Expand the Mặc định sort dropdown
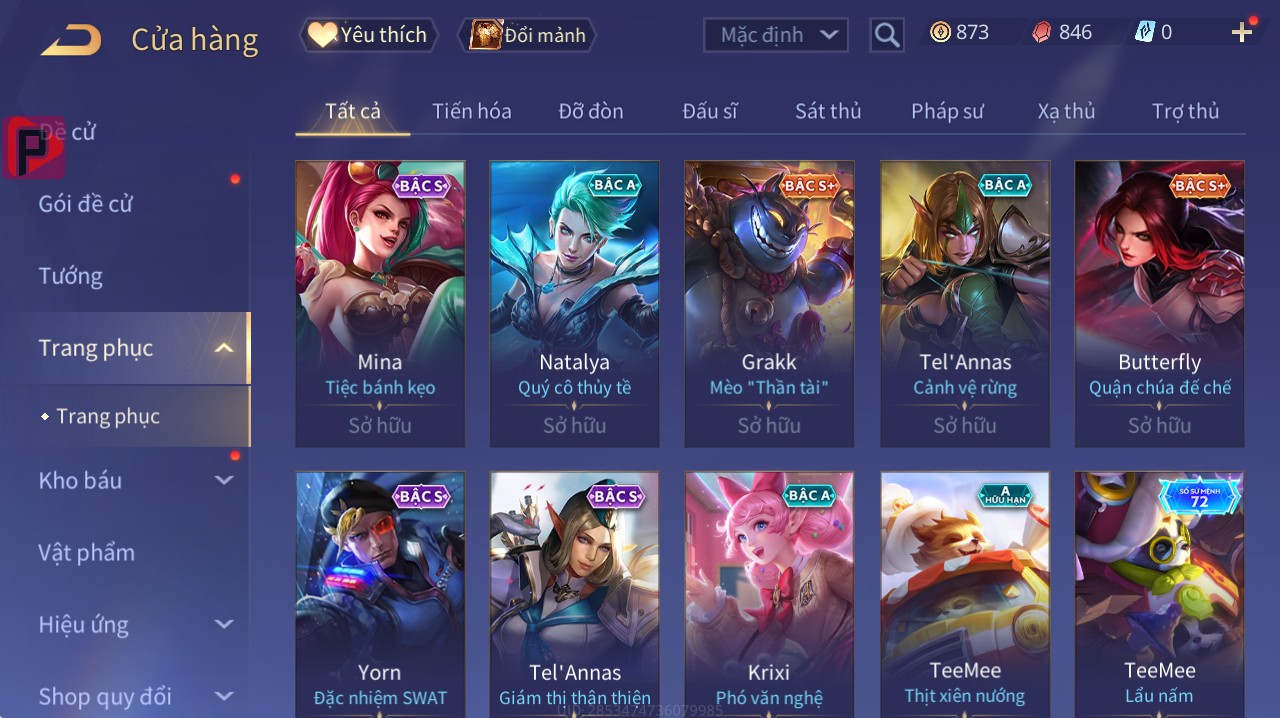This screenshot has width=1280, height=718. (x=776, y=35)
